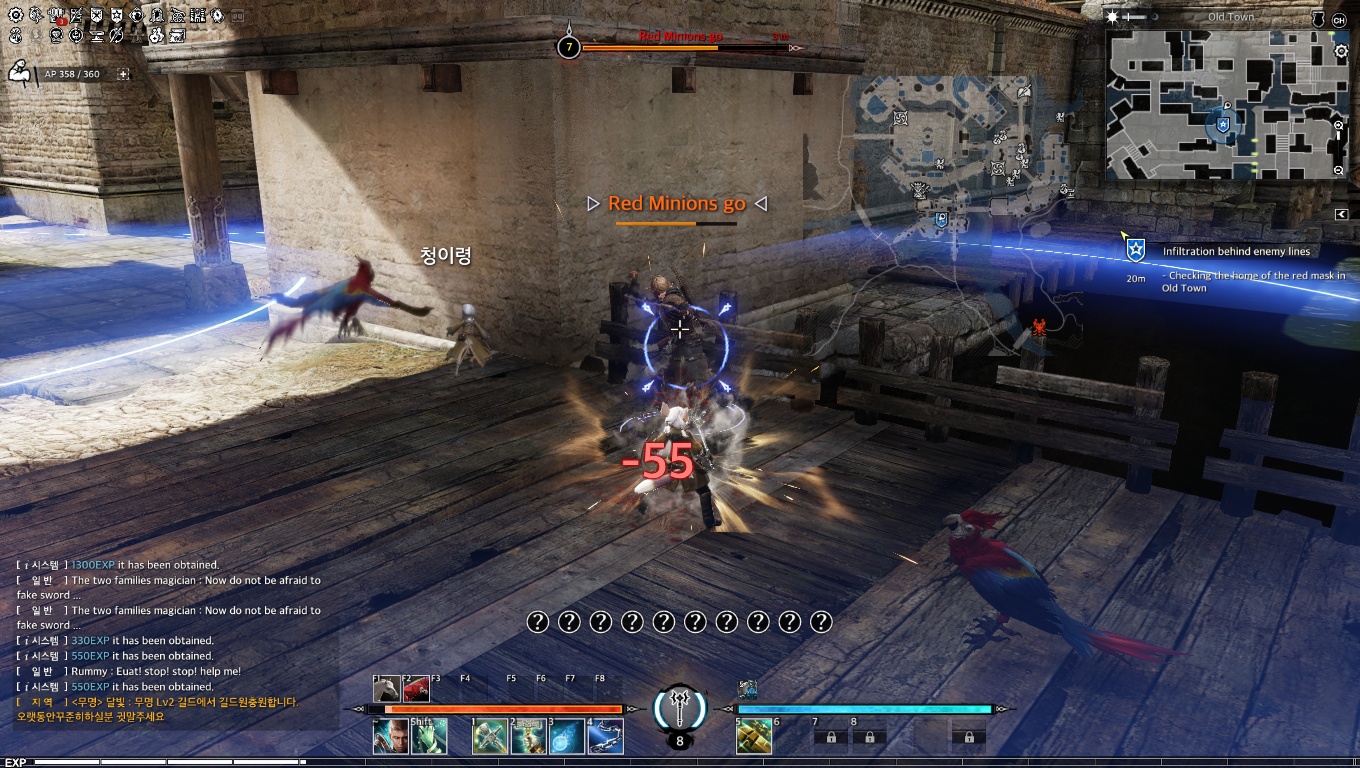Click the CH channel button above minimap

pyautogui.click(x=1341, y=19)
